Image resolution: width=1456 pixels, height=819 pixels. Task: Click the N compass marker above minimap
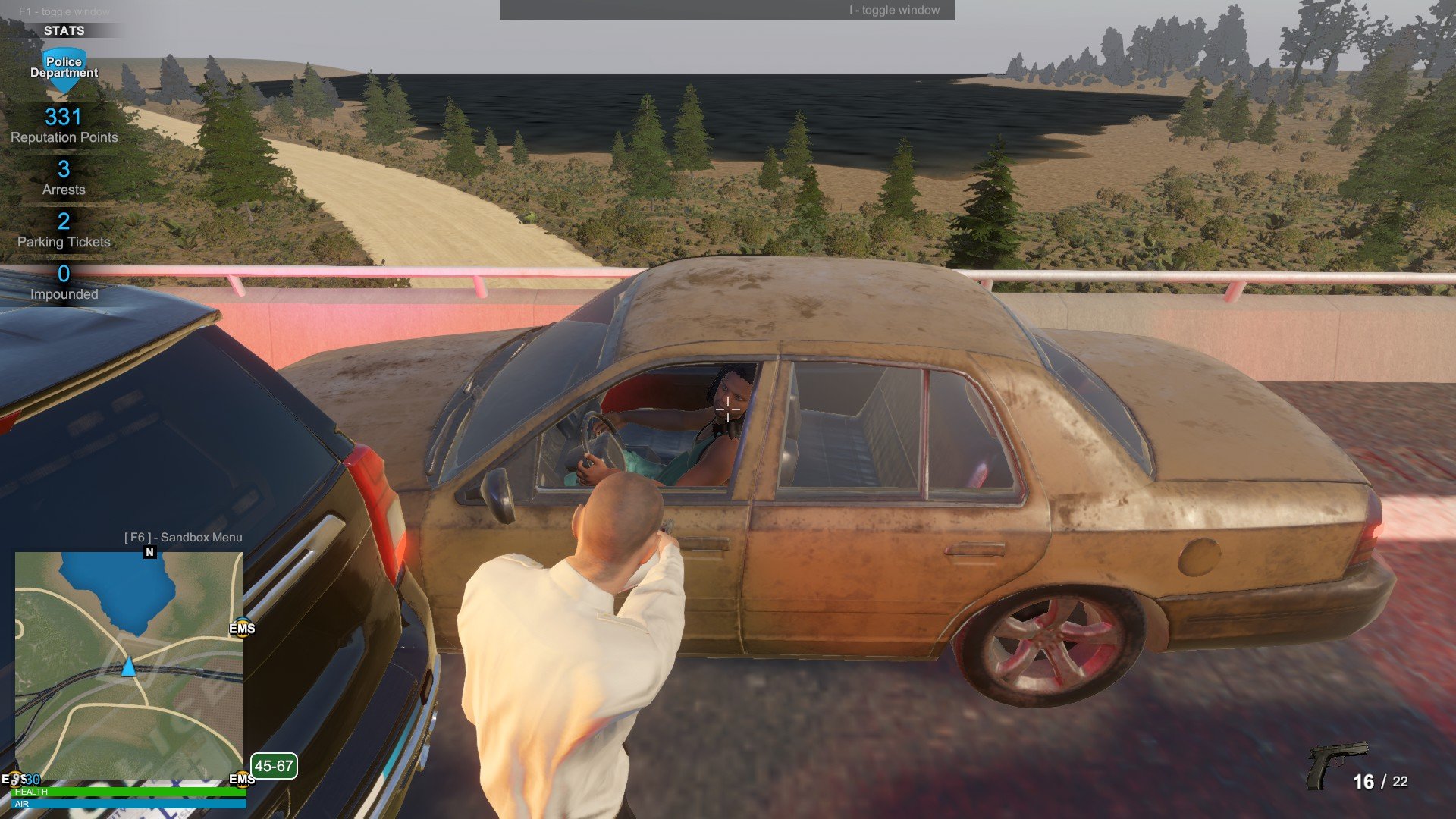[x=149, y=552]
